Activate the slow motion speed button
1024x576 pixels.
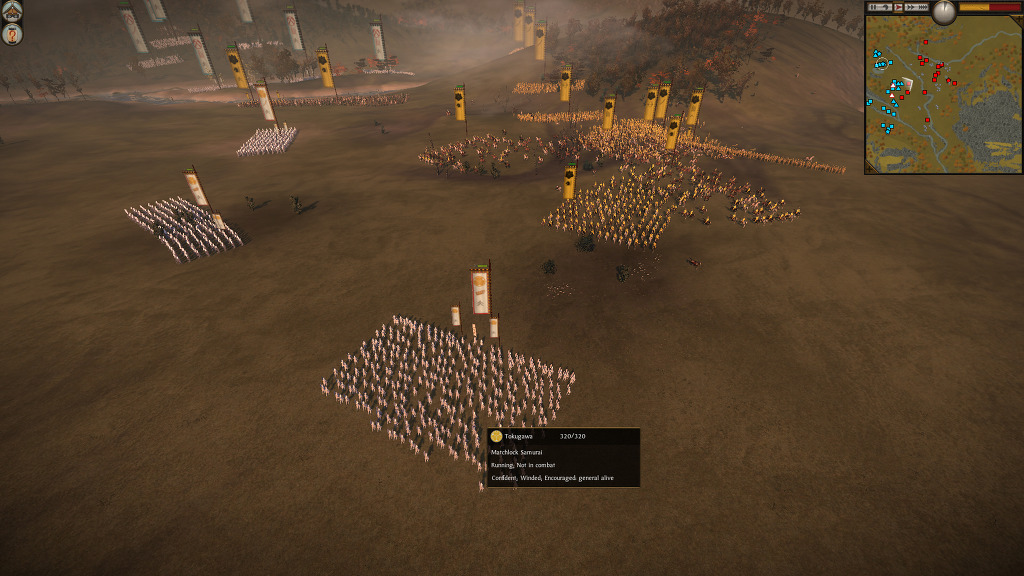coord(886,7)
